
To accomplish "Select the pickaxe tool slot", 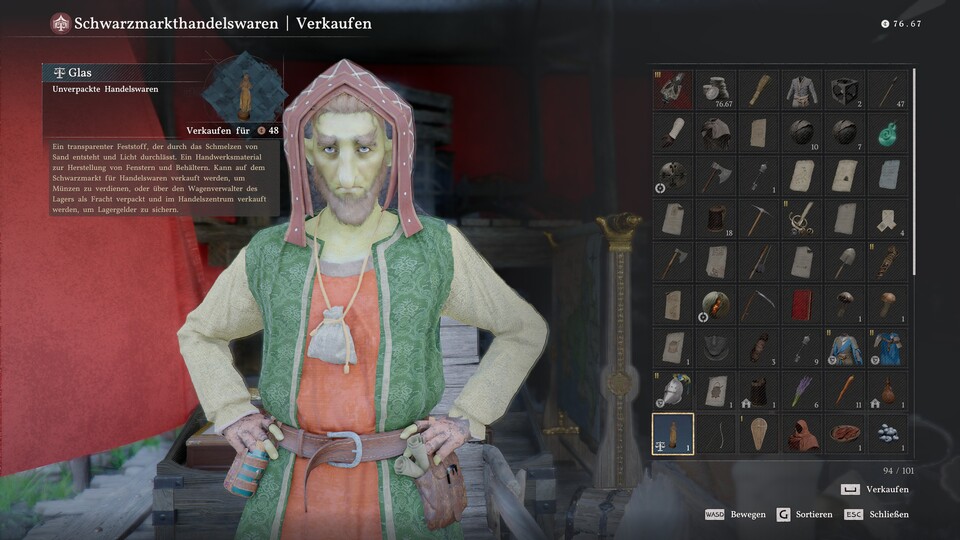I will pos(759,218).
